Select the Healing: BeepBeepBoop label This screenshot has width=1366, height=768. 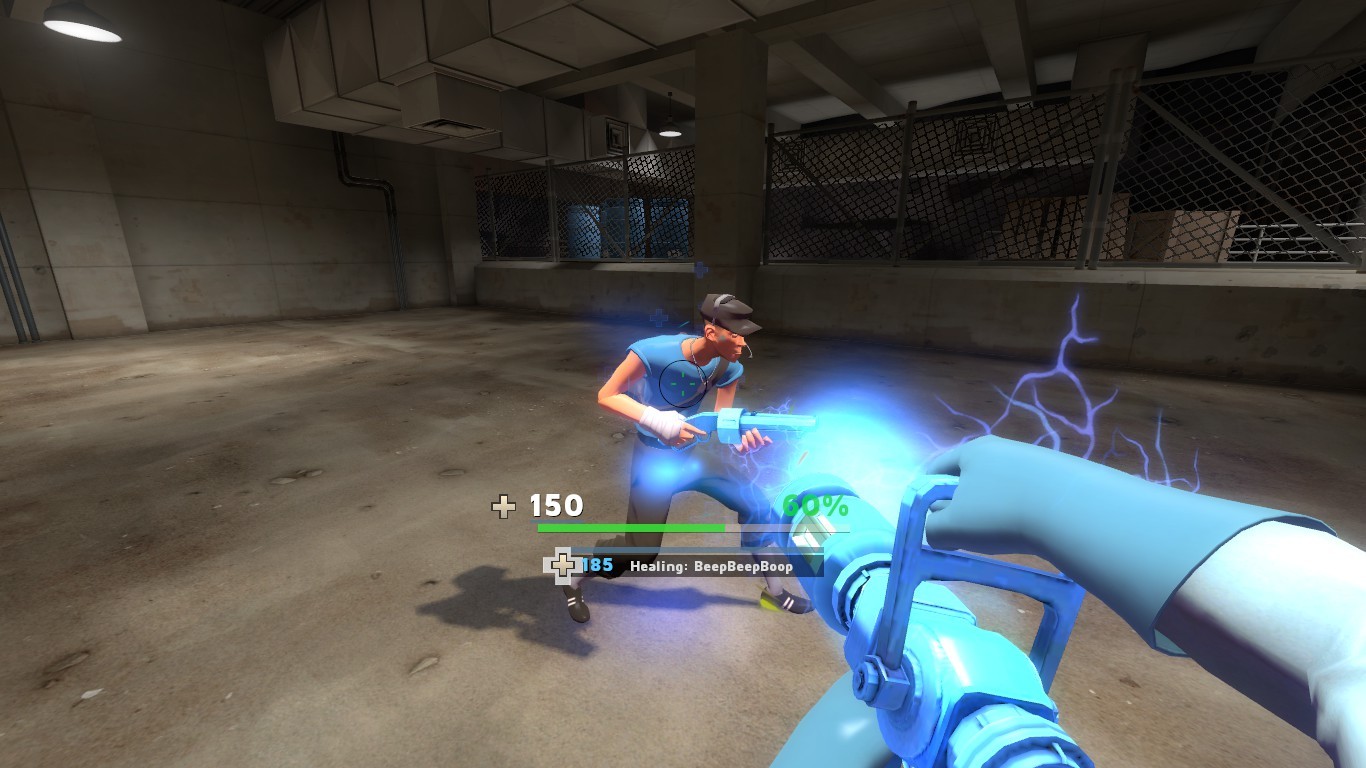710,566
